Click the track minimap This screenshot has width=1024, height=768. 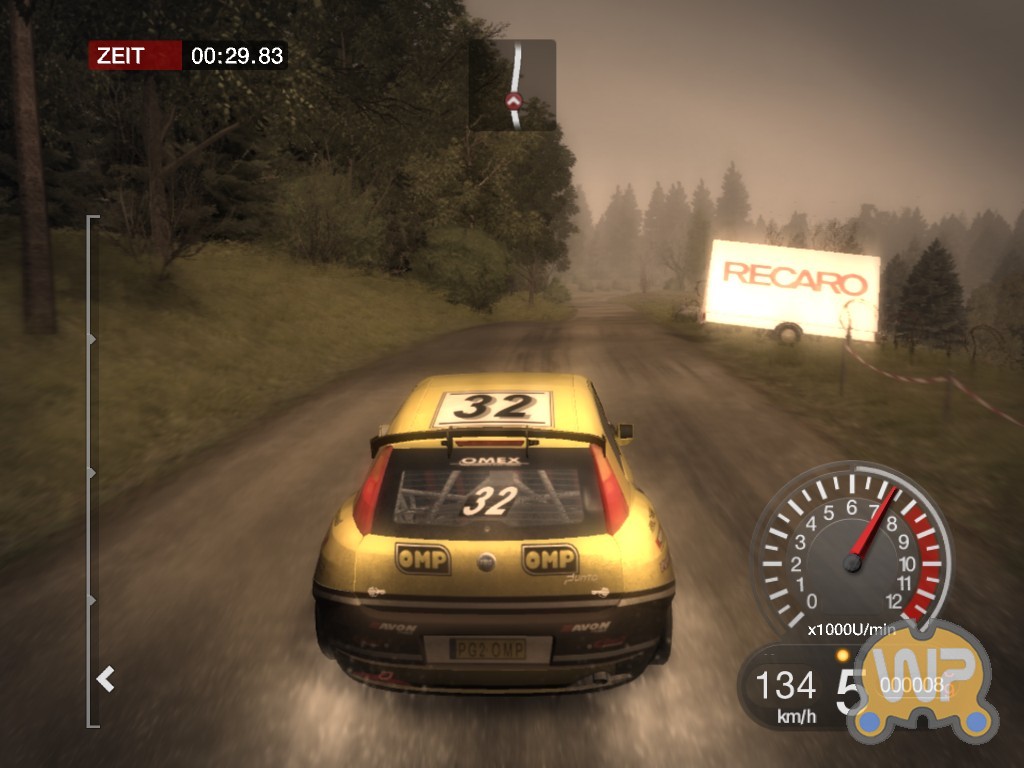click(513, 85)
